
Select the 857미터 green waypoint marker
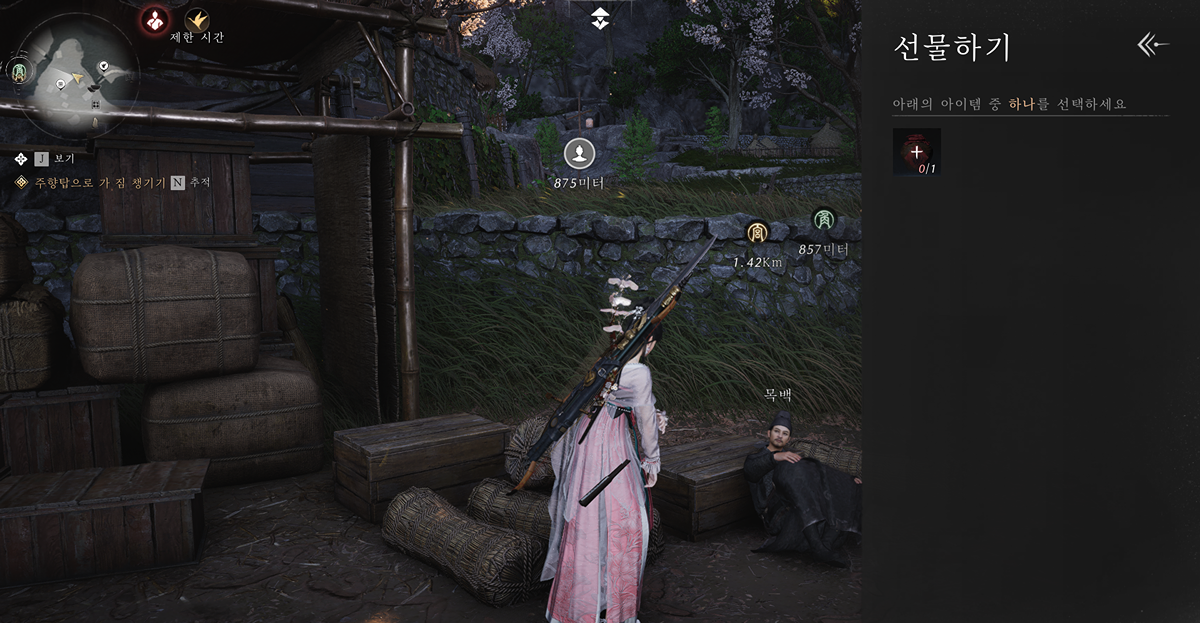pos(823,219)
